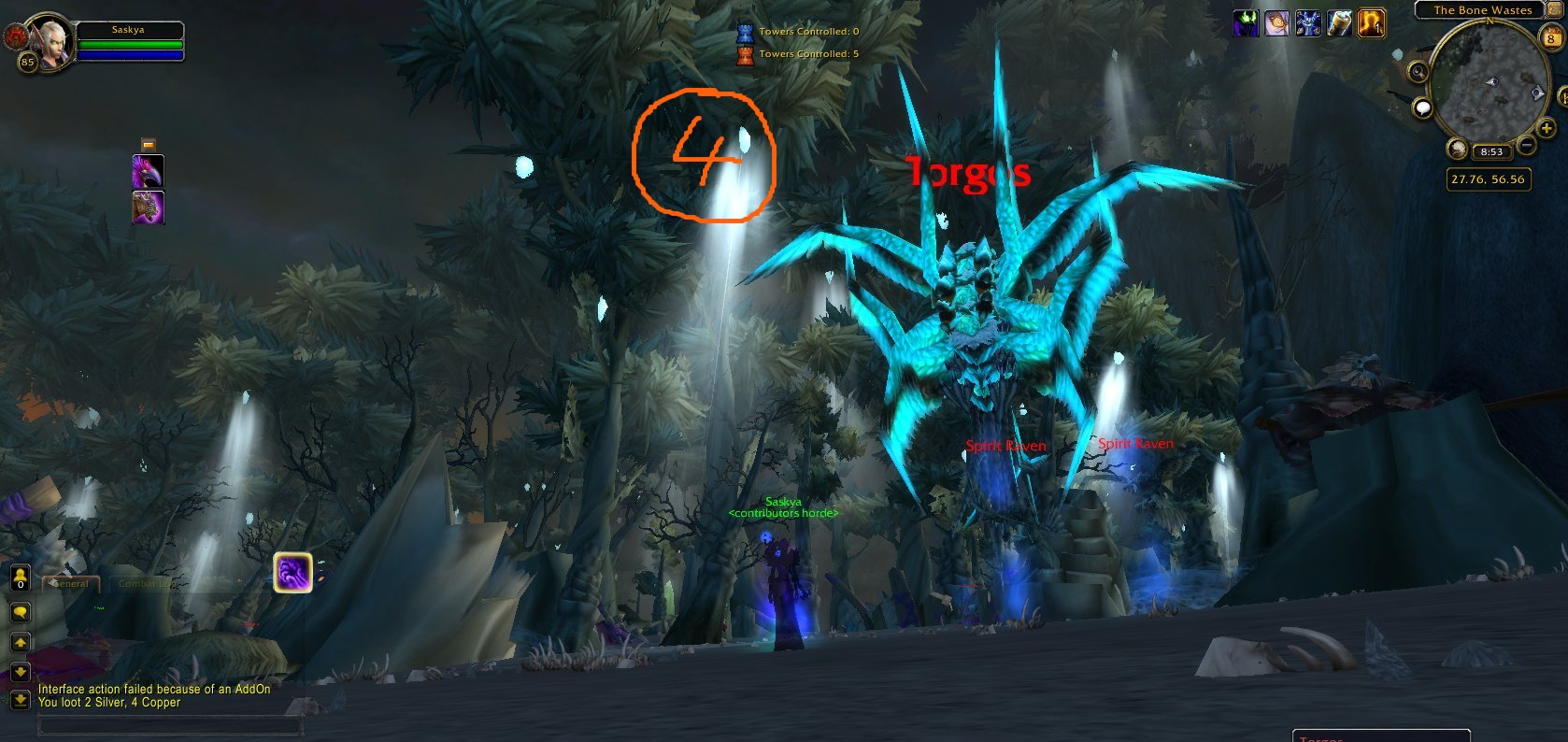Screen dimensions: 1568x742
Task: Select the purple raven buff icon on left
Action: (x=147, y=173)
